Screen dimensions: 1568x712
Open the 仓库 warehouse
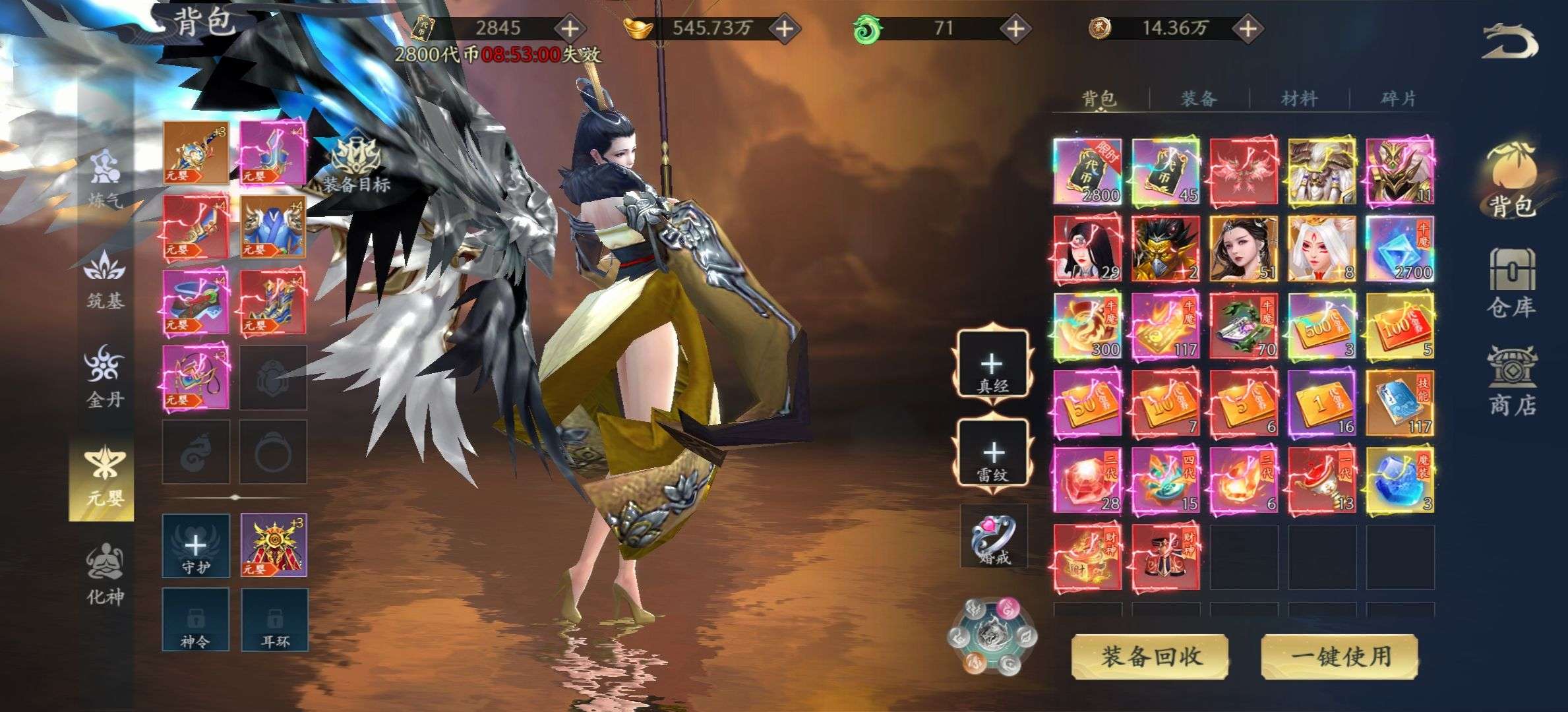[1511, 282]
